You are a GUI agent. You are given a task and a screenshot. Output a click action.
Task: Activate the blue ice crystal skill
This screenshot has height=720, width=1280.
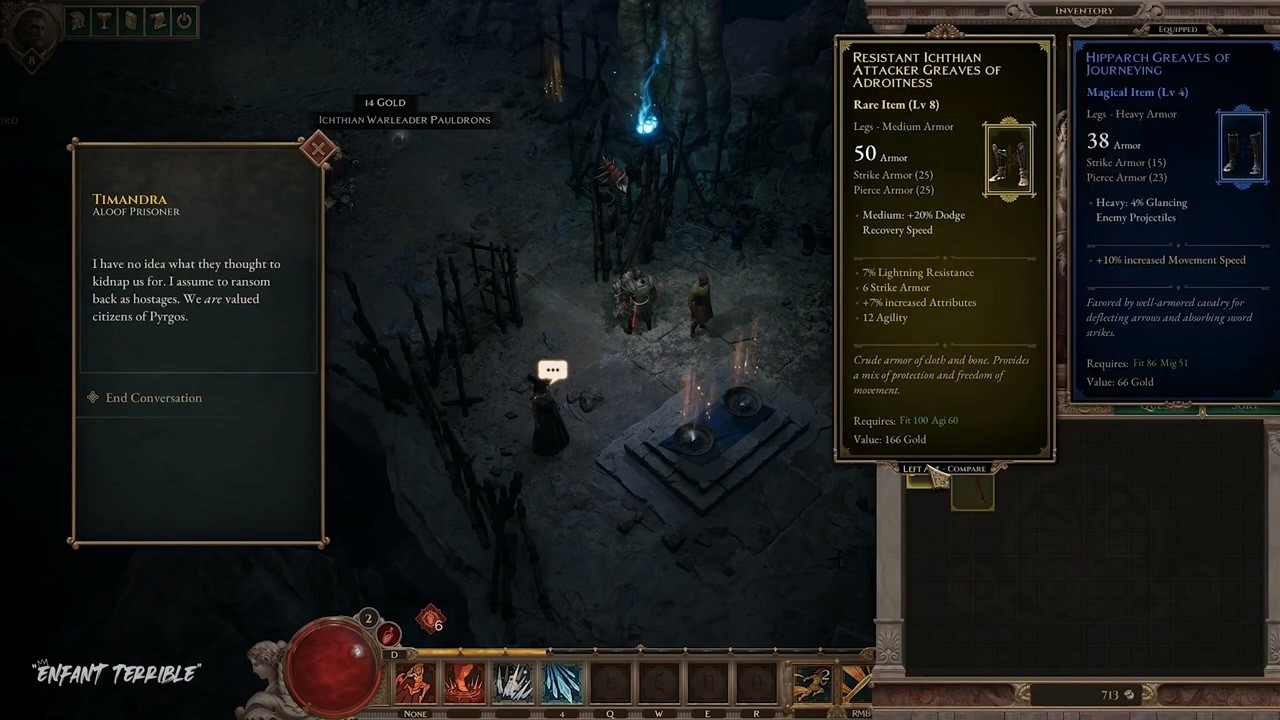pyautogui.click(x=562, y=684)
